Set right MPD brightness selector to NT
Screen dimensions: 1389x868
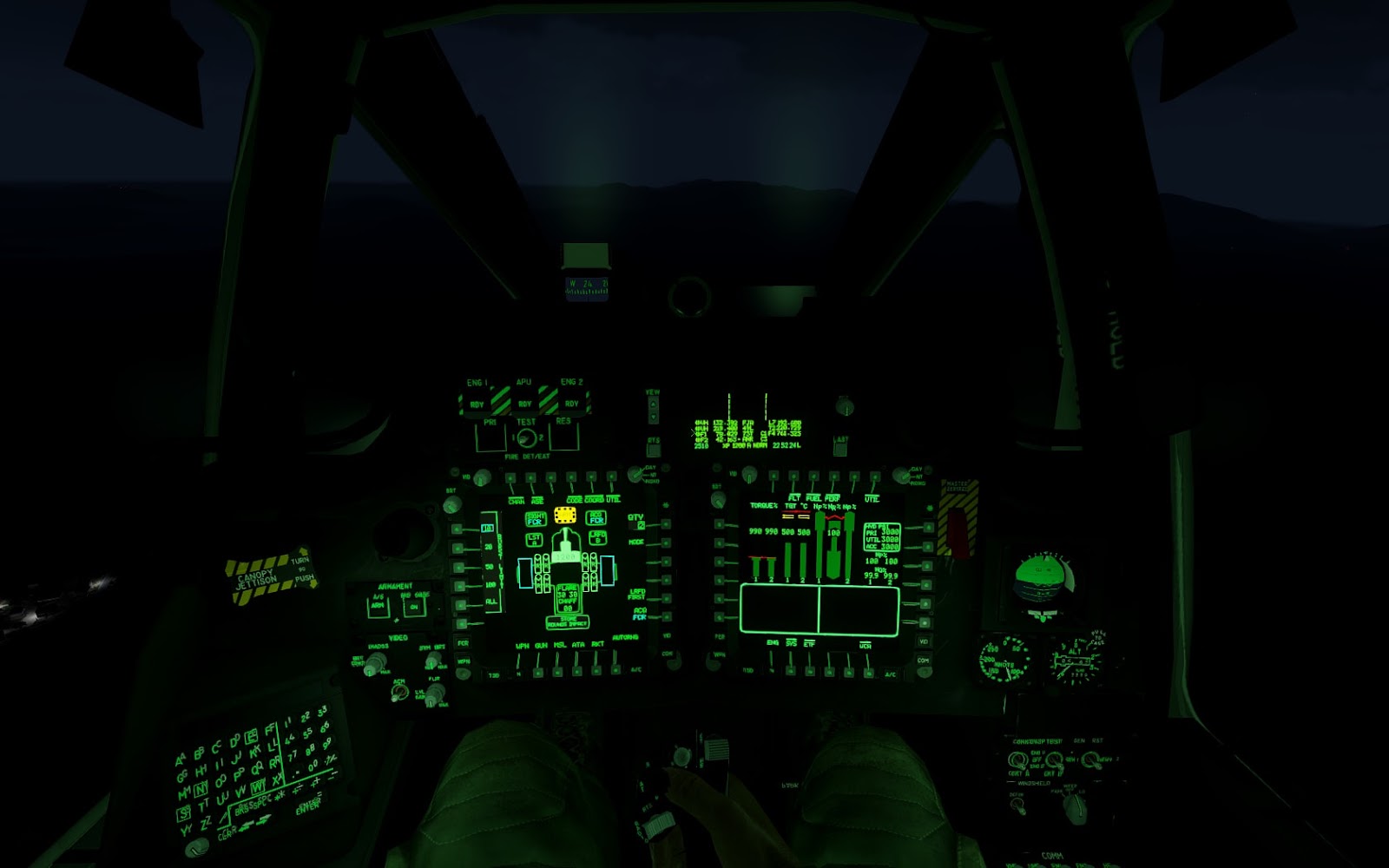pos(904,476)
